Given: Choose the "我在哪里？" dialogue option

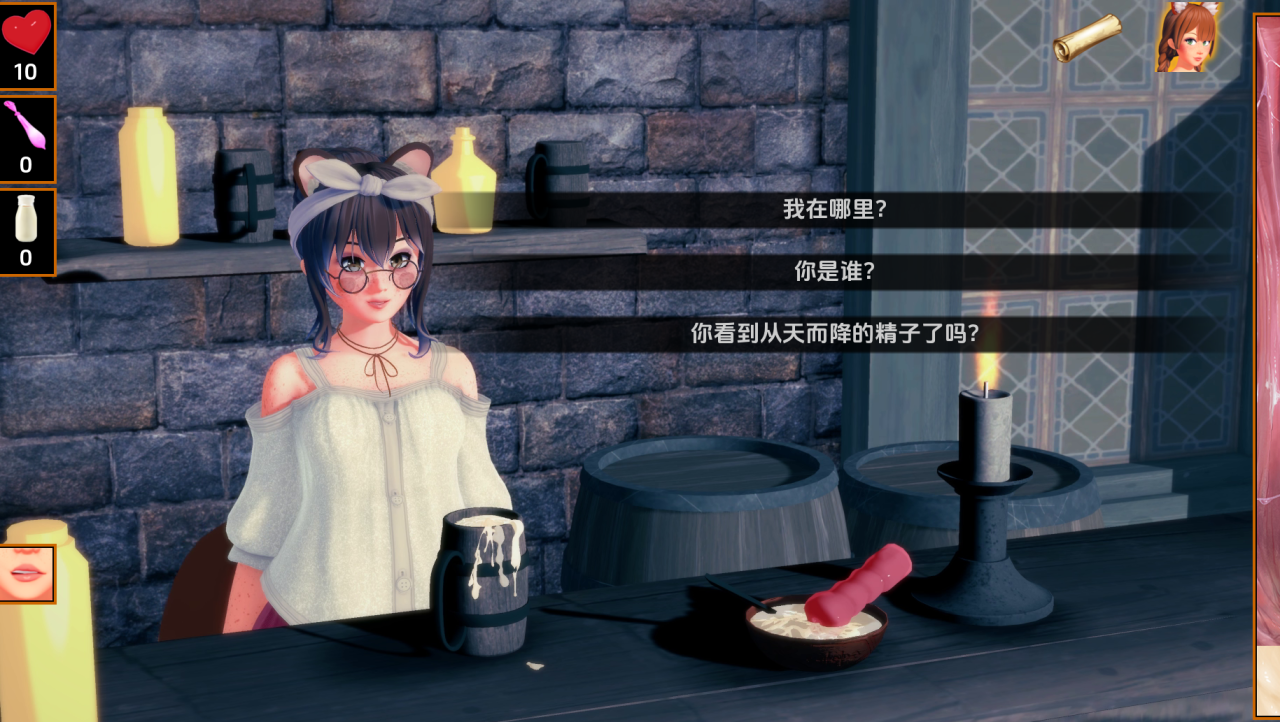Looking at the screenshot, I should (x=834, y=210).
